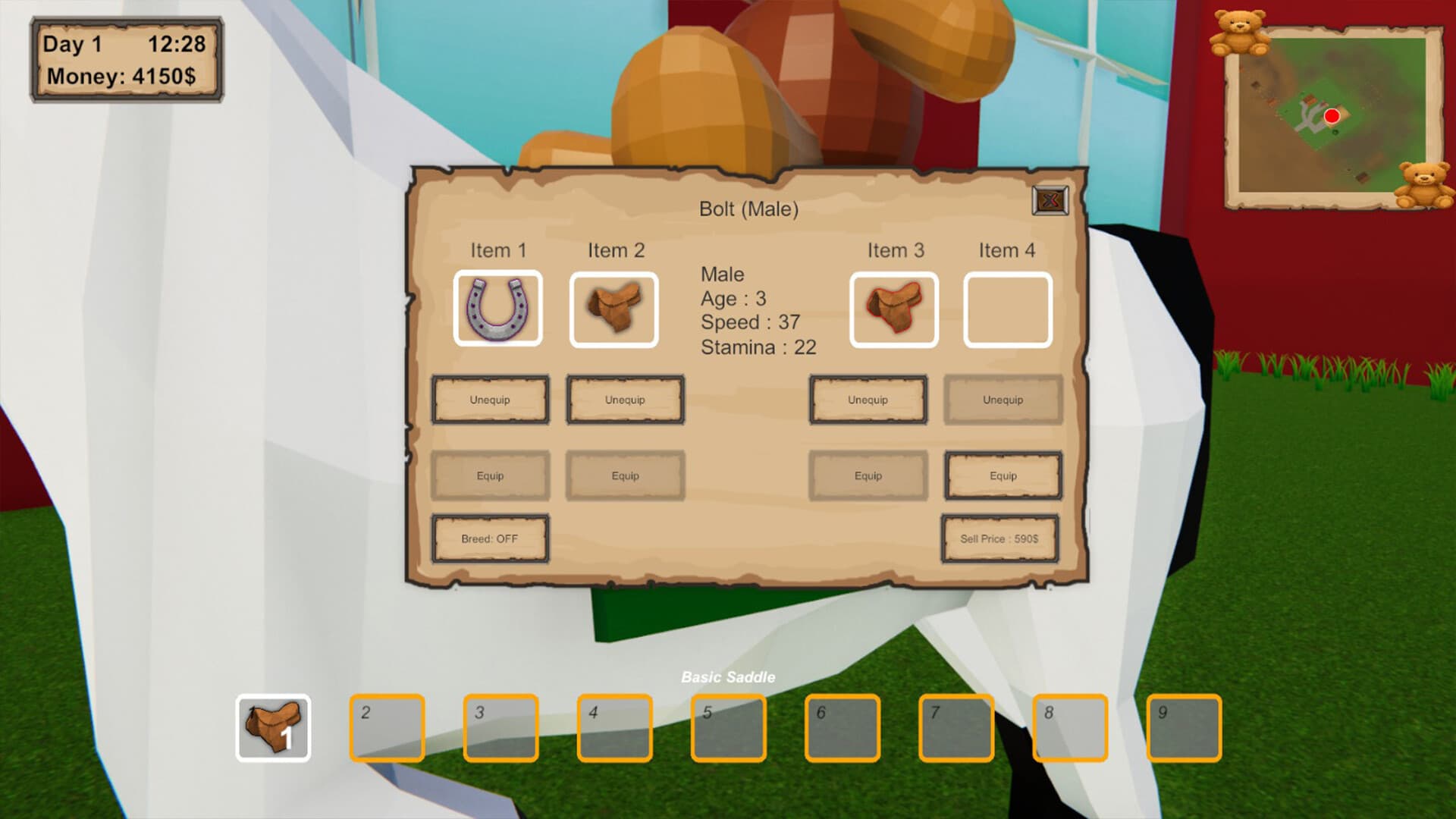Equip an item into Item 4 slot
This screenshot has width=1456, height=819.
[x=1003, y=475]
